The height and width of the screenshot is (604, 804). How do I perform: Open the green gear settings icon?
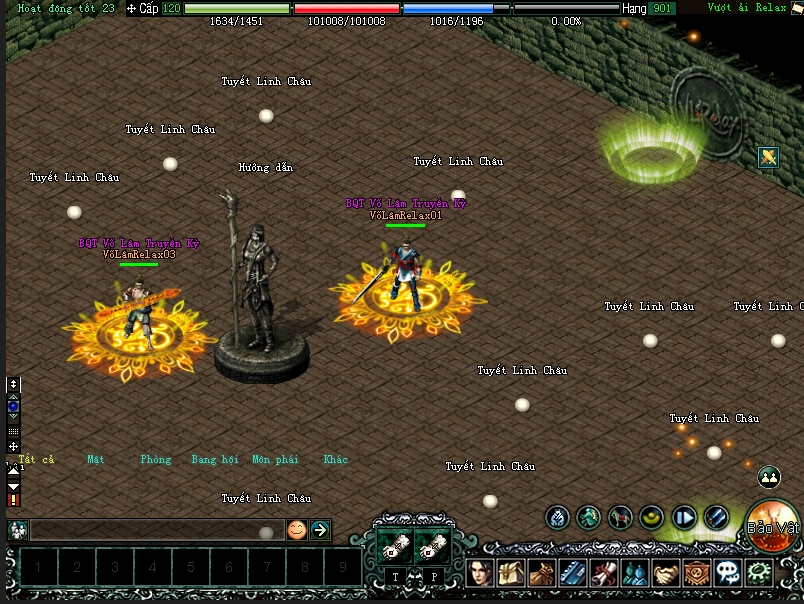758,574
